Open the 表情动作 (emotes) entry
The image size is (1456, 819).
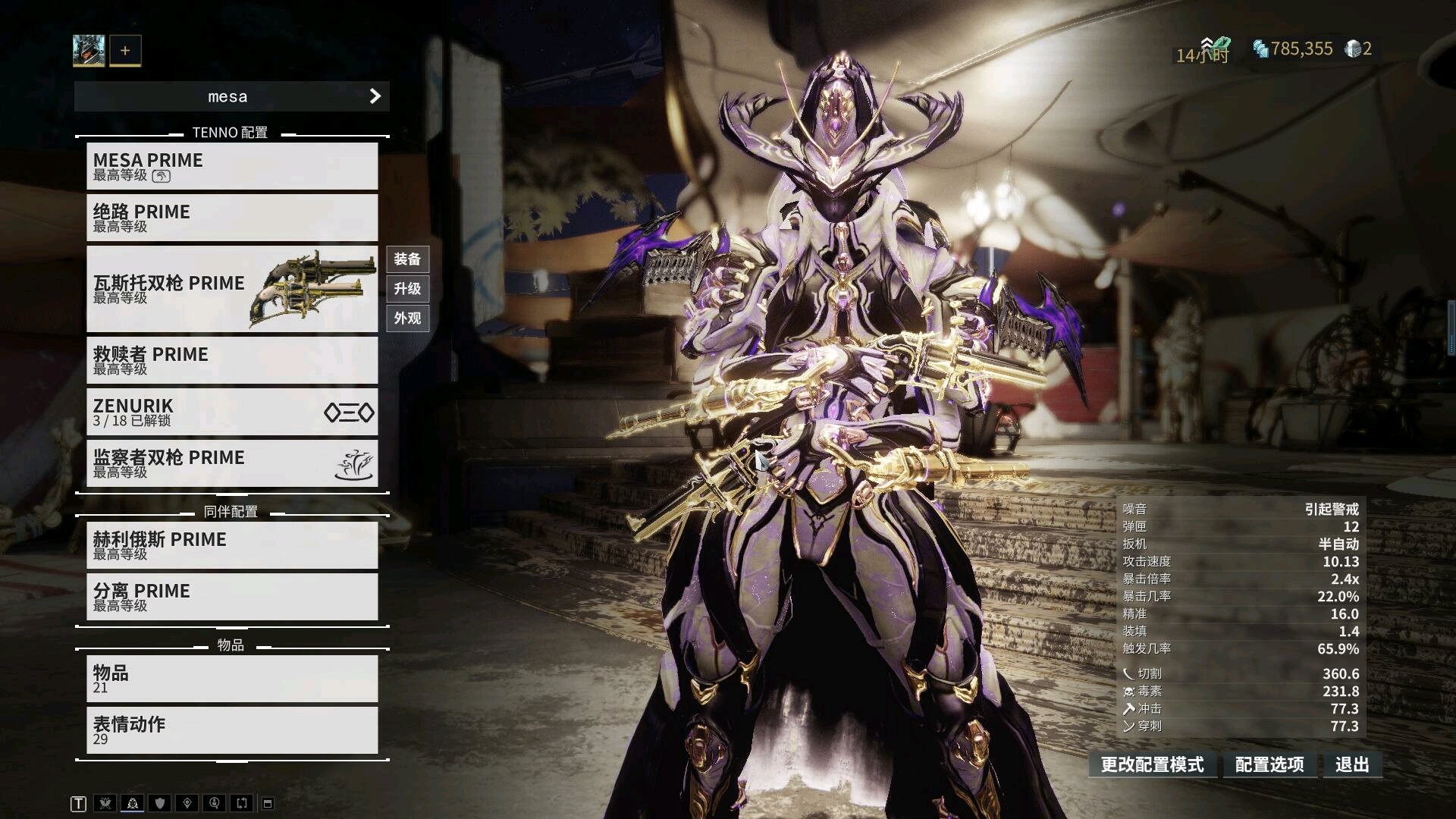pyautogui.click(x=231, y=730)
